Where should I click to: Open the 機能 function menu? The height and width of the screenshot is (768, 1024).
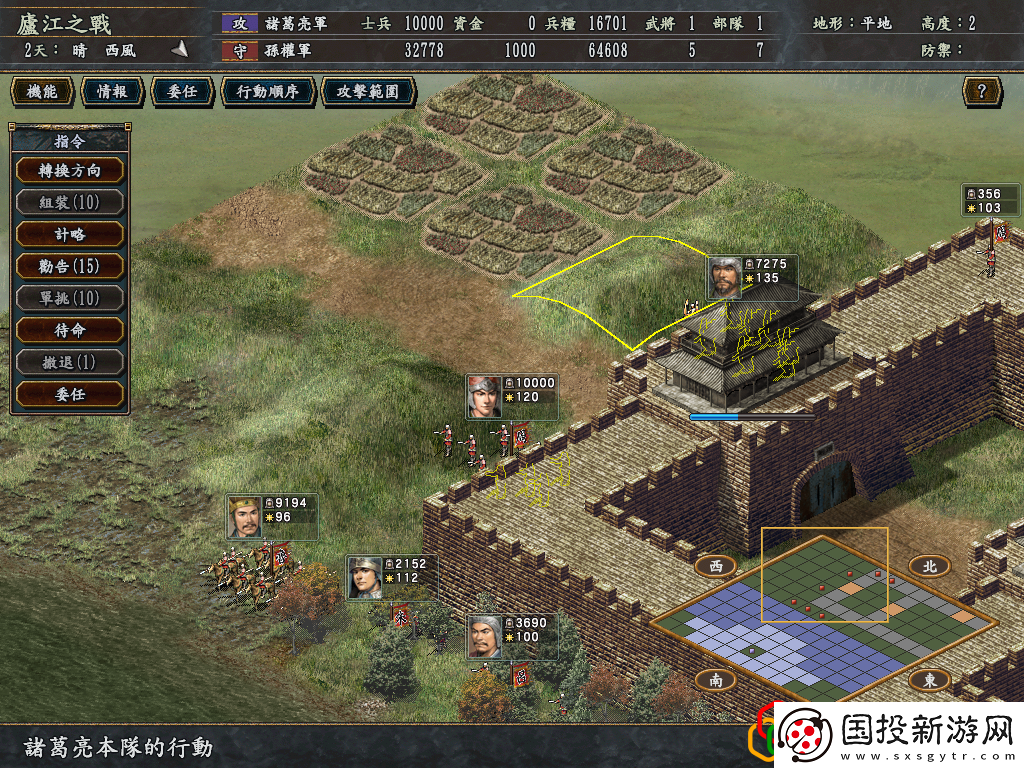42,92
